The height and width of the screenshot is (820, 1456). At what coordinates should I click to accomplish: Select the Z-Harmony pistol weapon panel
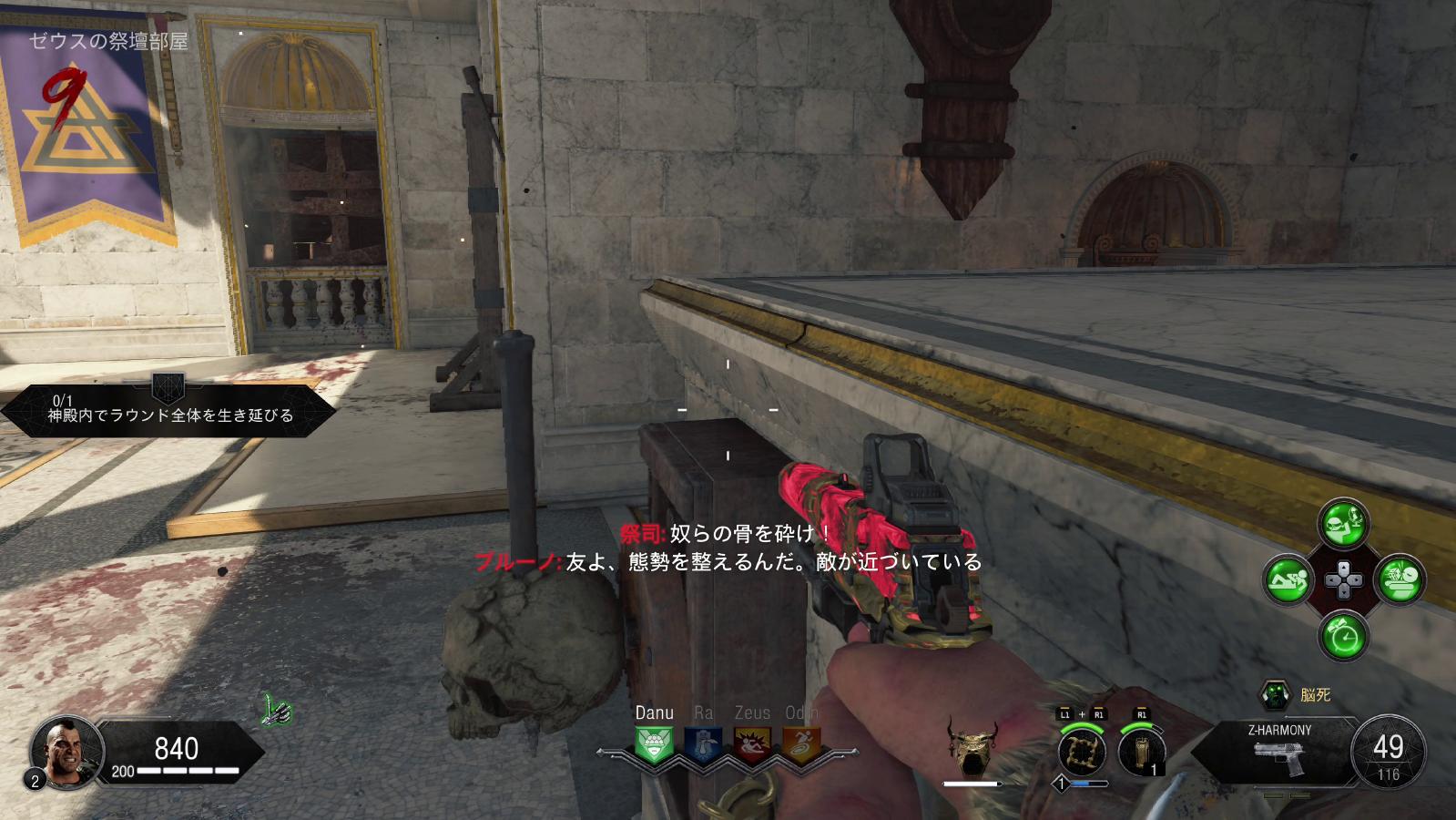[1278, 750]
